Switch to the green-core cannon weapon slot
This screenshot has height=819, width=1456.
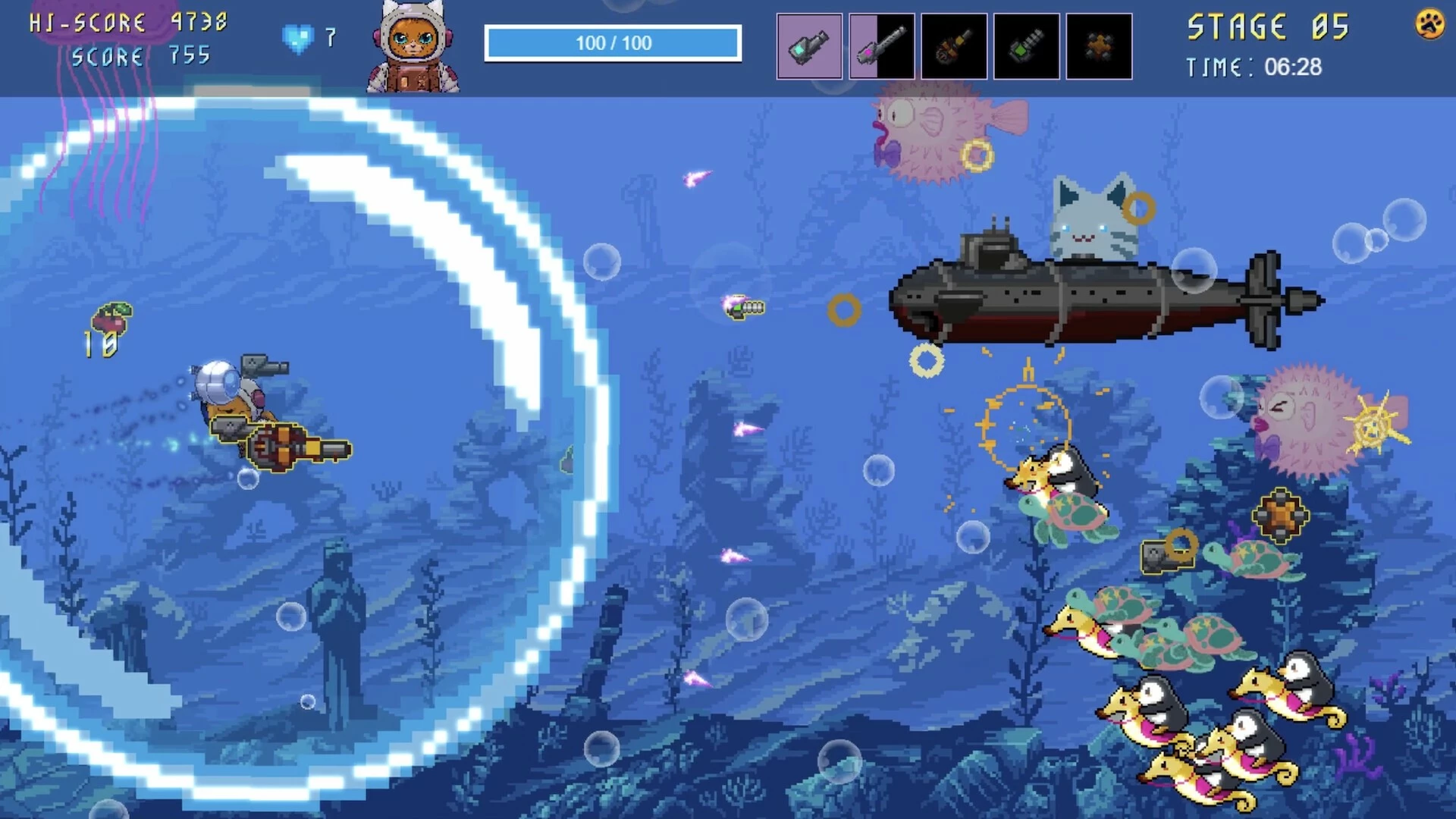[x=1026, y=46]
